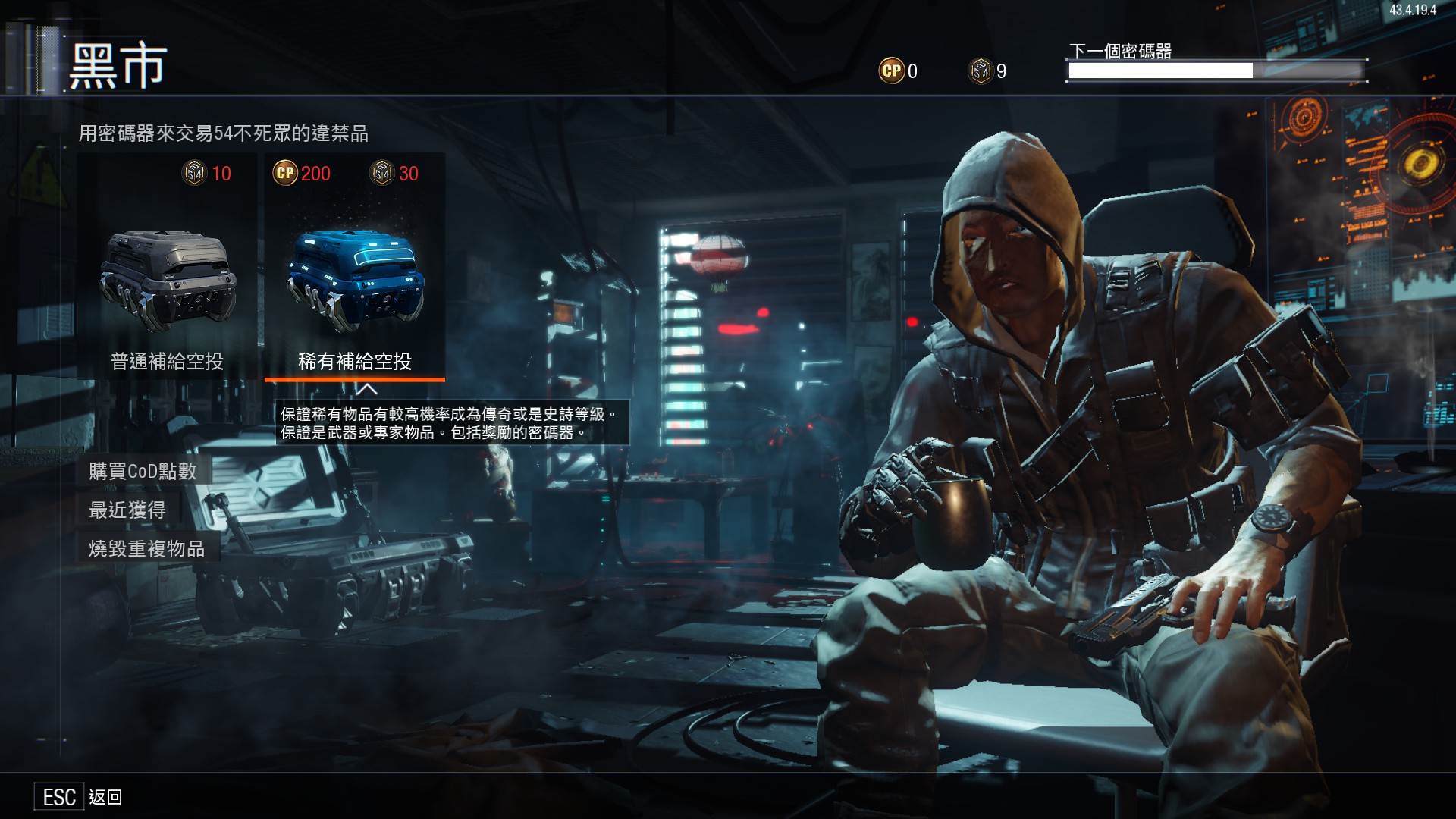Show the 最近獲得 recently acquired list
The width and height of the screenshot is (1456, 819).
pyautogui.click(x=127, y=510)
